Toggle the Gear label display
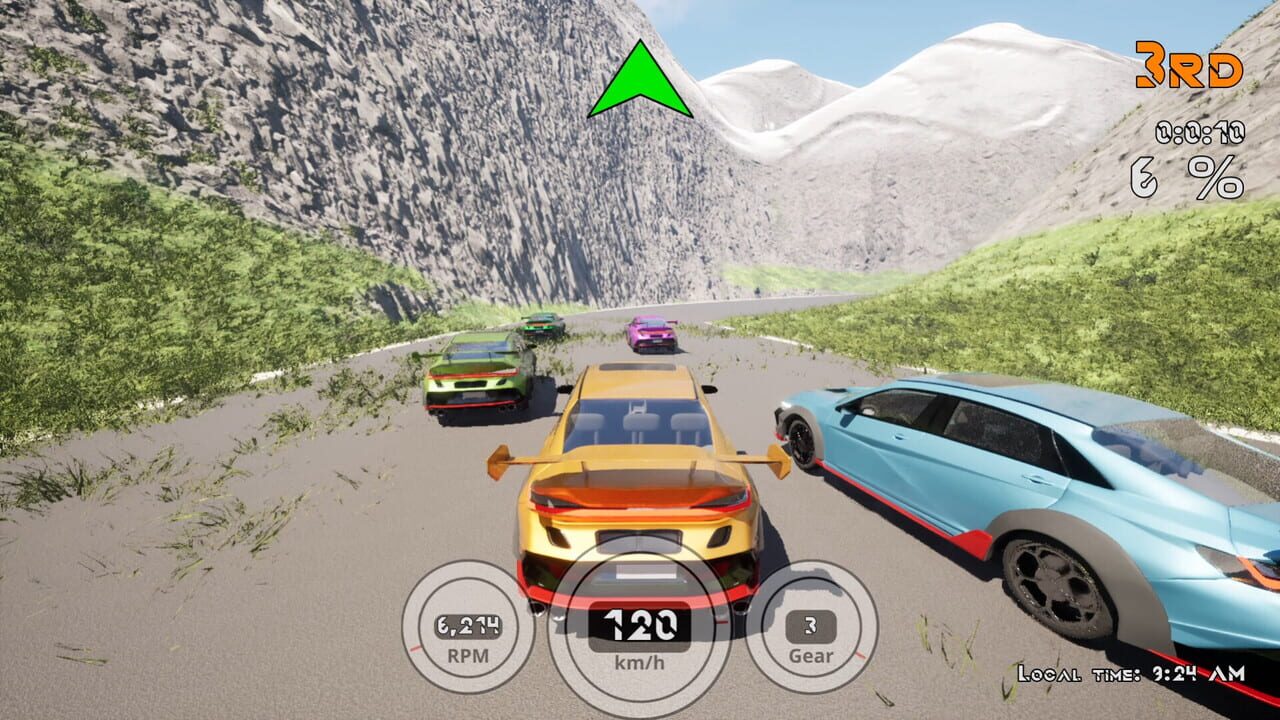The image size is (1280, 720). tap(812, 656)
